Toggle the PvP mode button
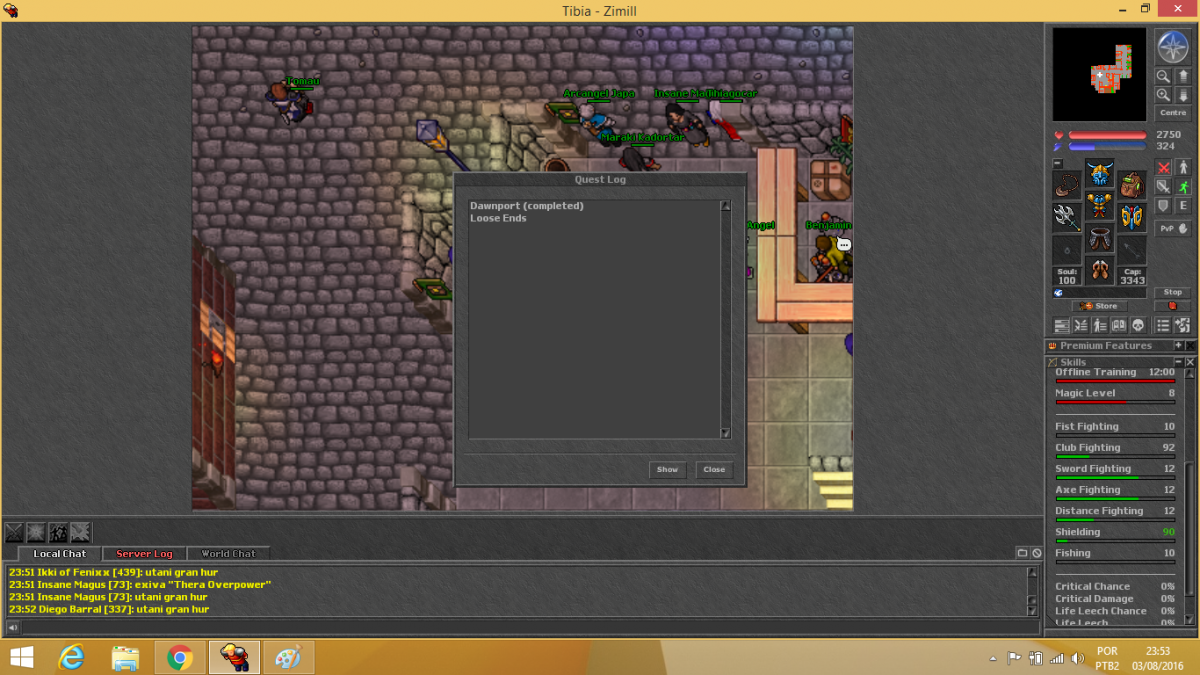The image size is (1200, 675). [x=1173, y=228]
